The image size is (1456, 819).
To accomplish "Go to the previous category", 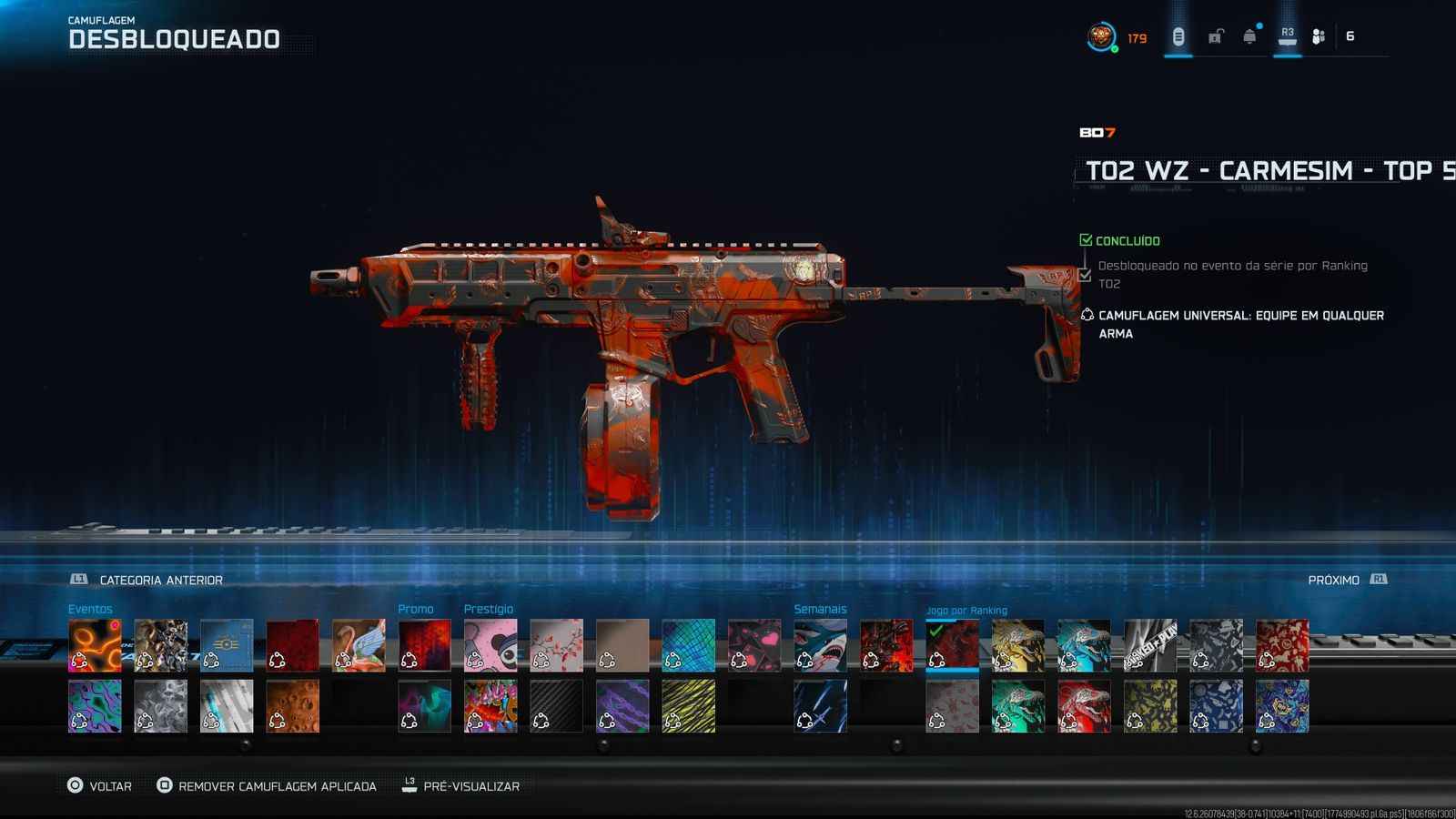I will (147, 580).
